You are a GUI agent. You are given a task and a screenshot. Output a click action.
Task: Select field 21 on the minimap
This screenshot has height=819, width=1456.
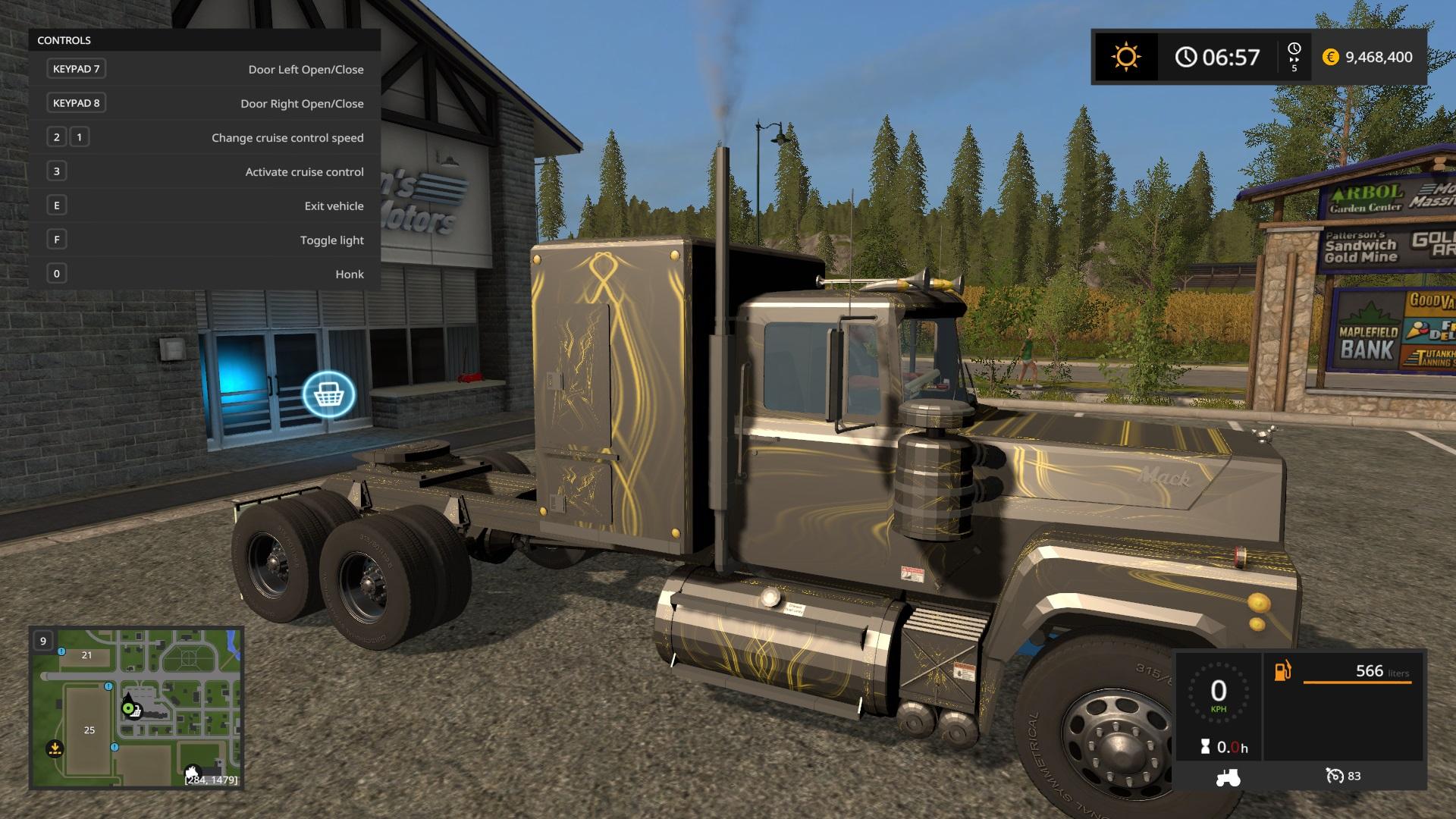click(86, 655)
